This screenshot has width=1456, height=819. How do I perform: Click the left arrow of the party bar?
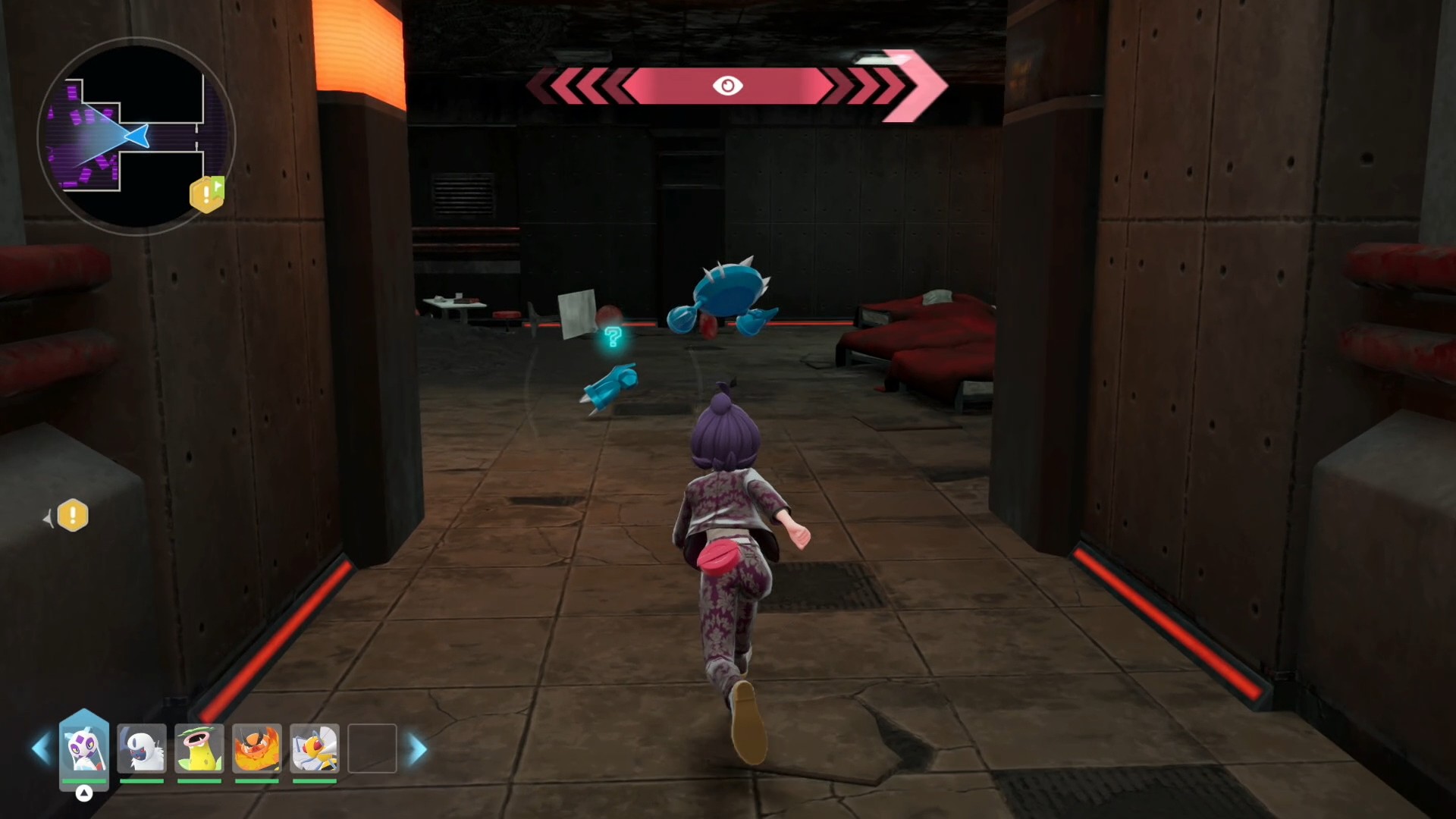(41, 748)
